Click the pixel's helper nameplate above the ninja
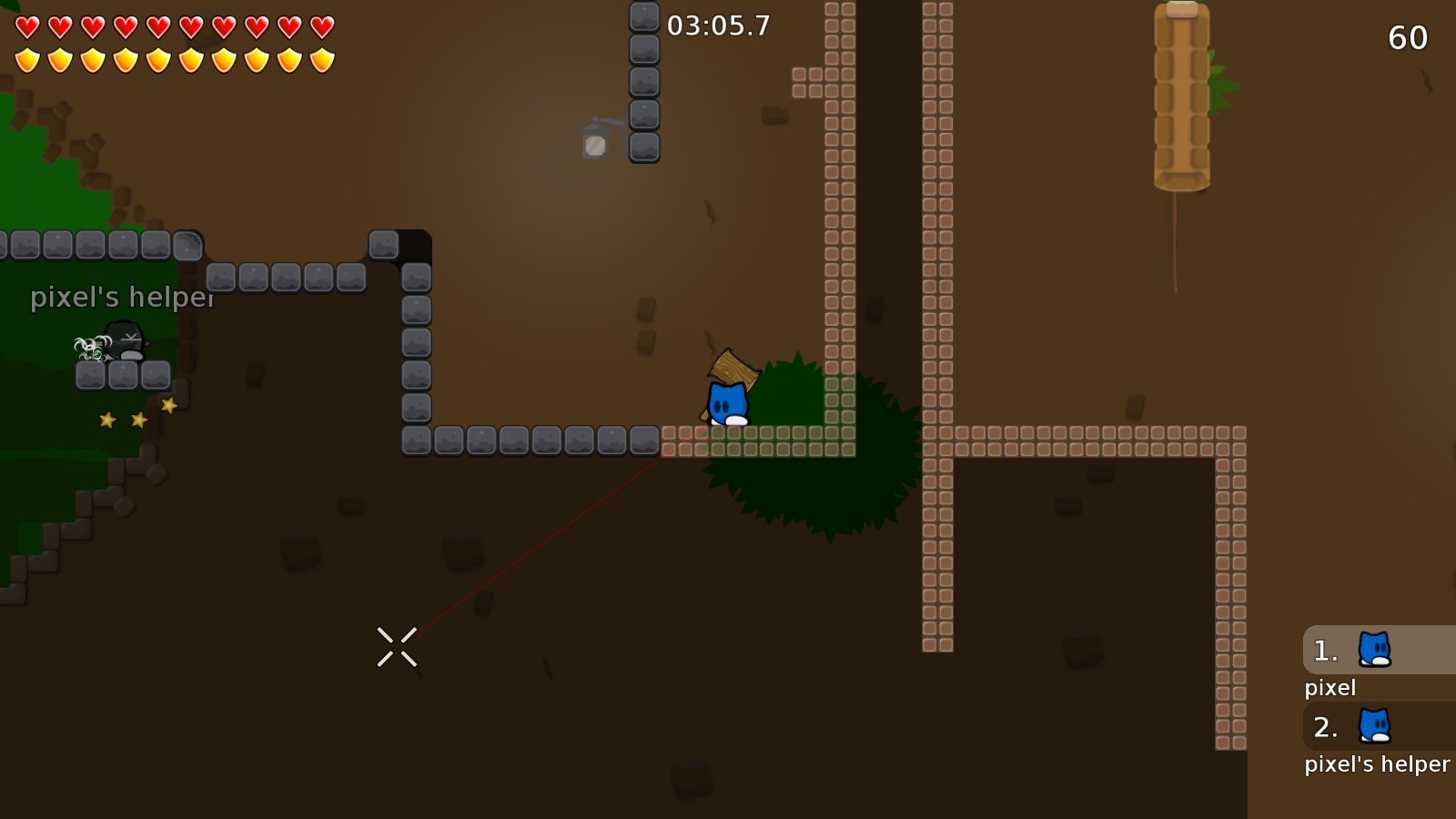Viewport: 1456px width, 819px height. [122, 297]
